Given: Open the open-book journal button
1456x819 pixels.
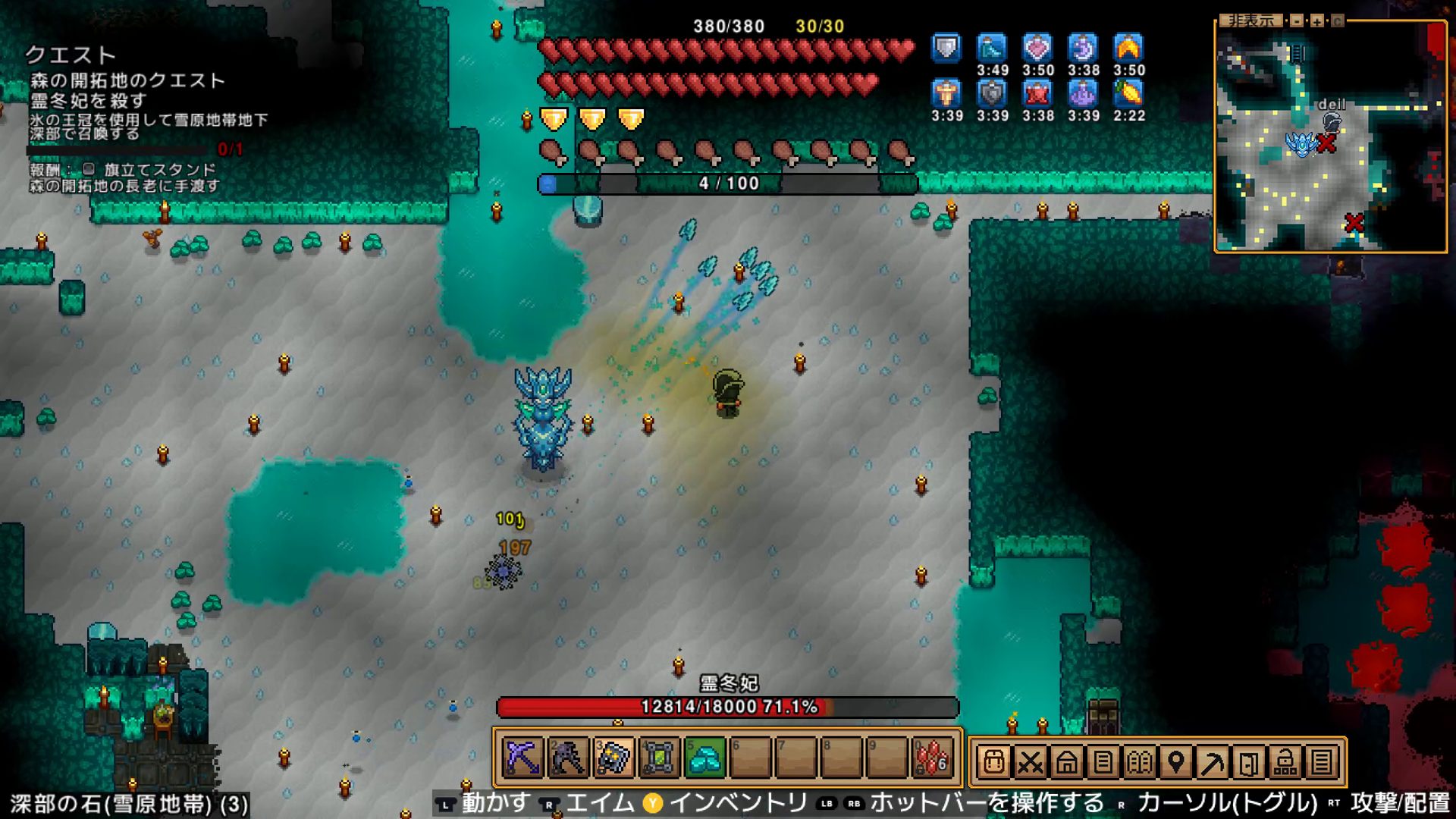Looking at the screenshot, I should [x=1139, y=761].
